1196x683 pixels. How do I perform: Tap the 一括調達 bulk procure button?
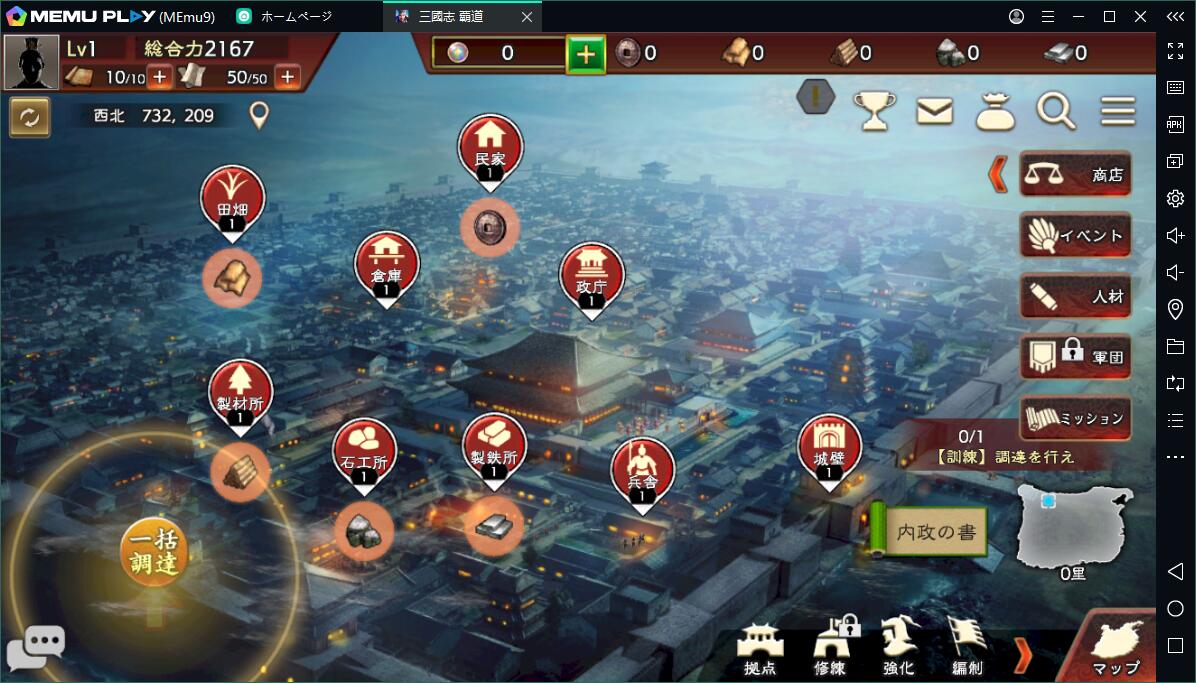pos(154,550)
